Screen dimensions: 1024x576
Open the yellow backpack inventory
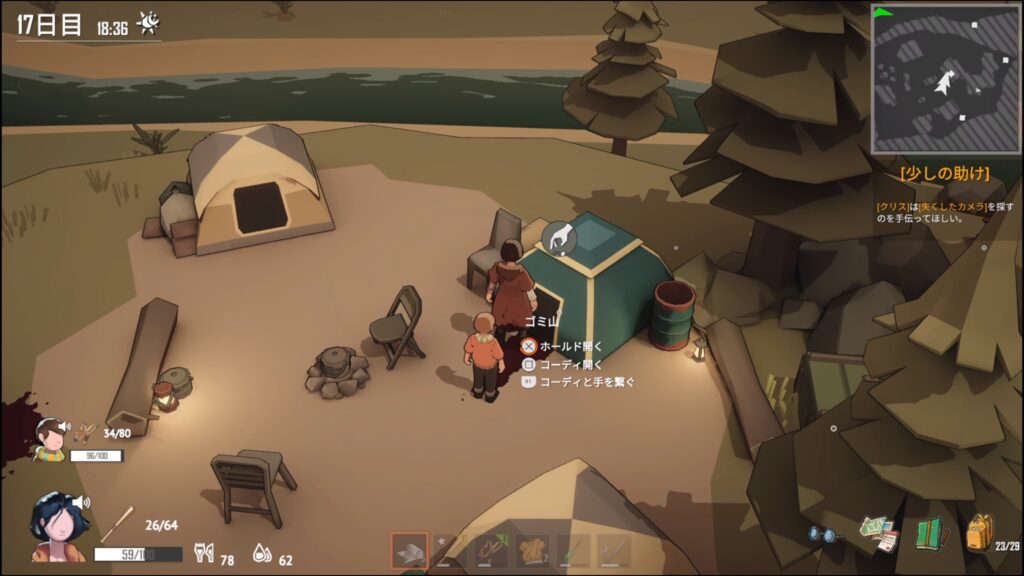point(979,533)
